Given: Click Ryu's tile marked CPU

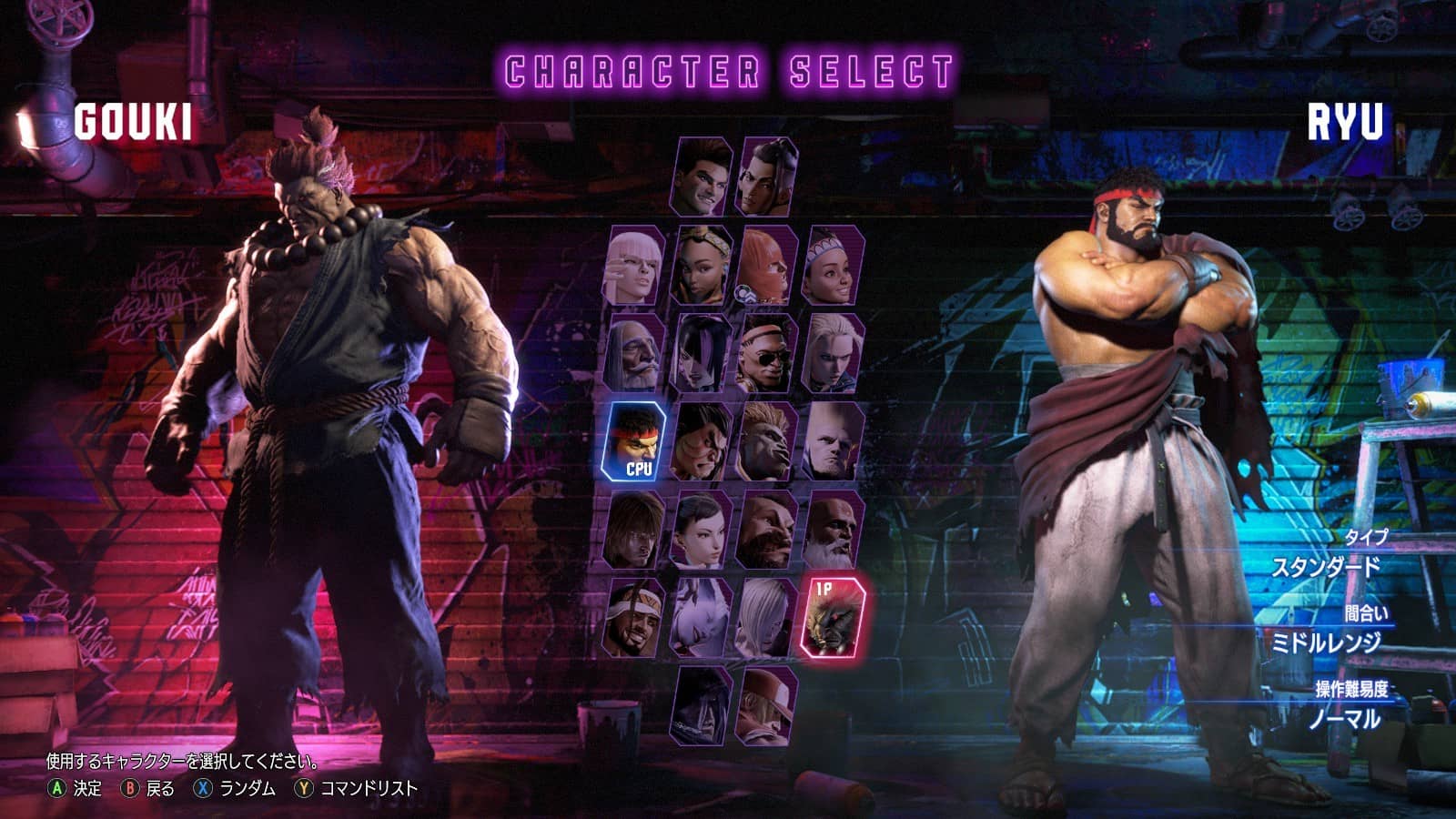Looking at the screenshot, I should point(634,442).
